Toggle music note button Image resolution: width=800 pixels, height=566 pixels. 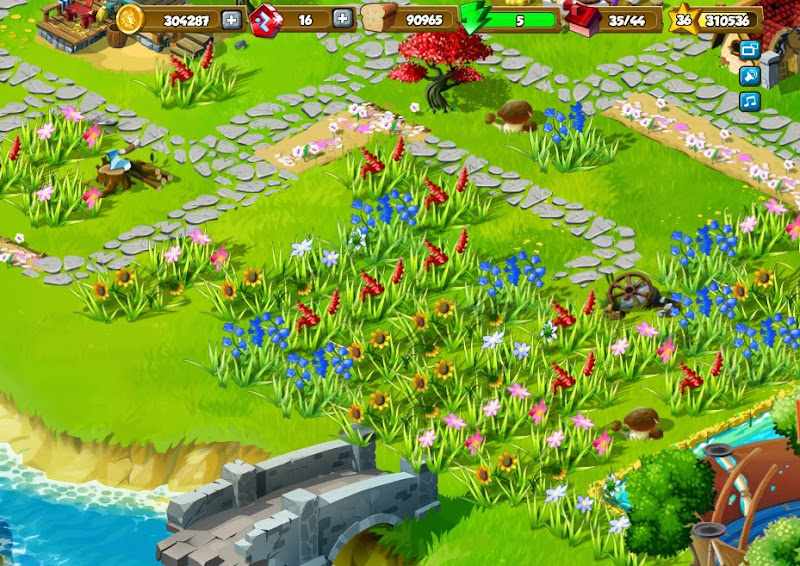click(749, 101)
